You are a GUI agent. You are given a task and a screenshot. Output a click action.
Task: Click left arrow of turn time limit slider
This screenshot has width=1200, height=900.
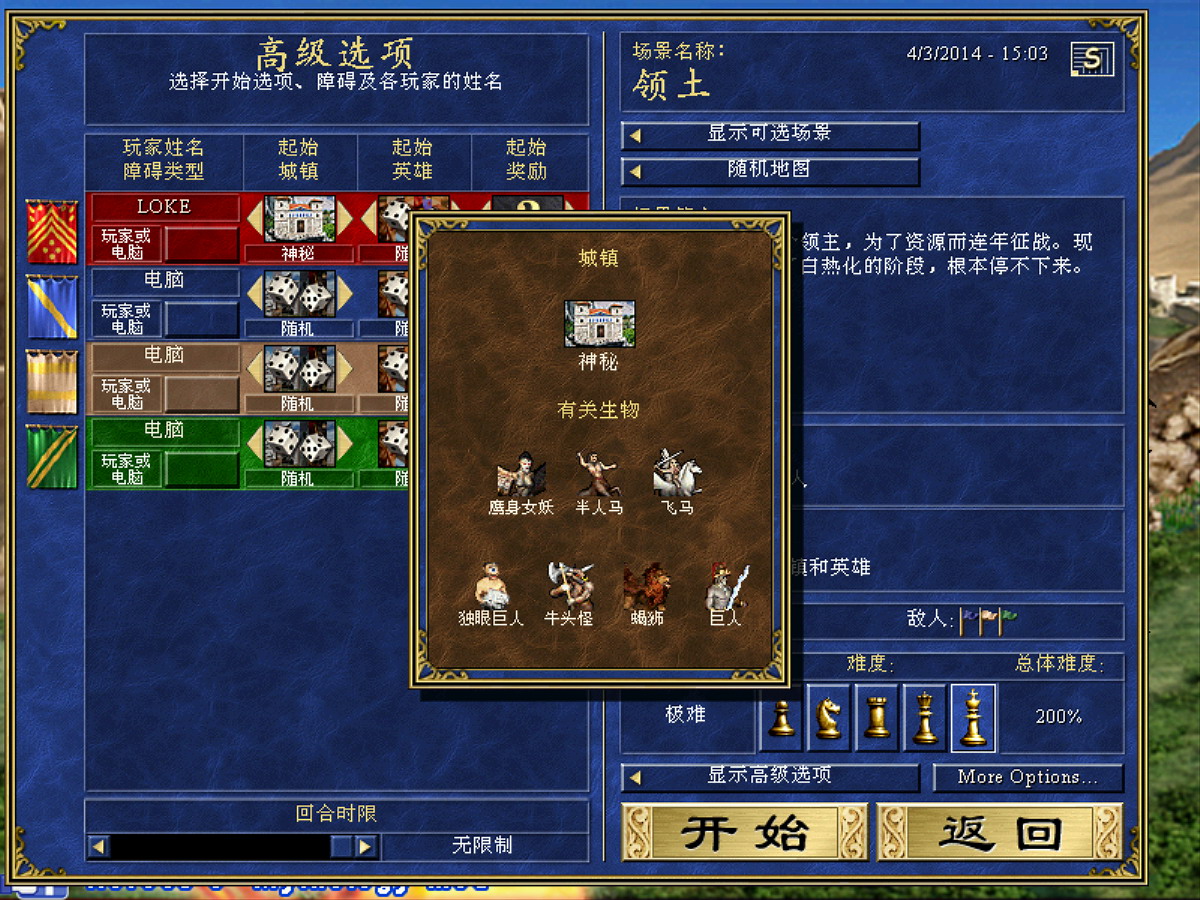click(x=98, y=846)
